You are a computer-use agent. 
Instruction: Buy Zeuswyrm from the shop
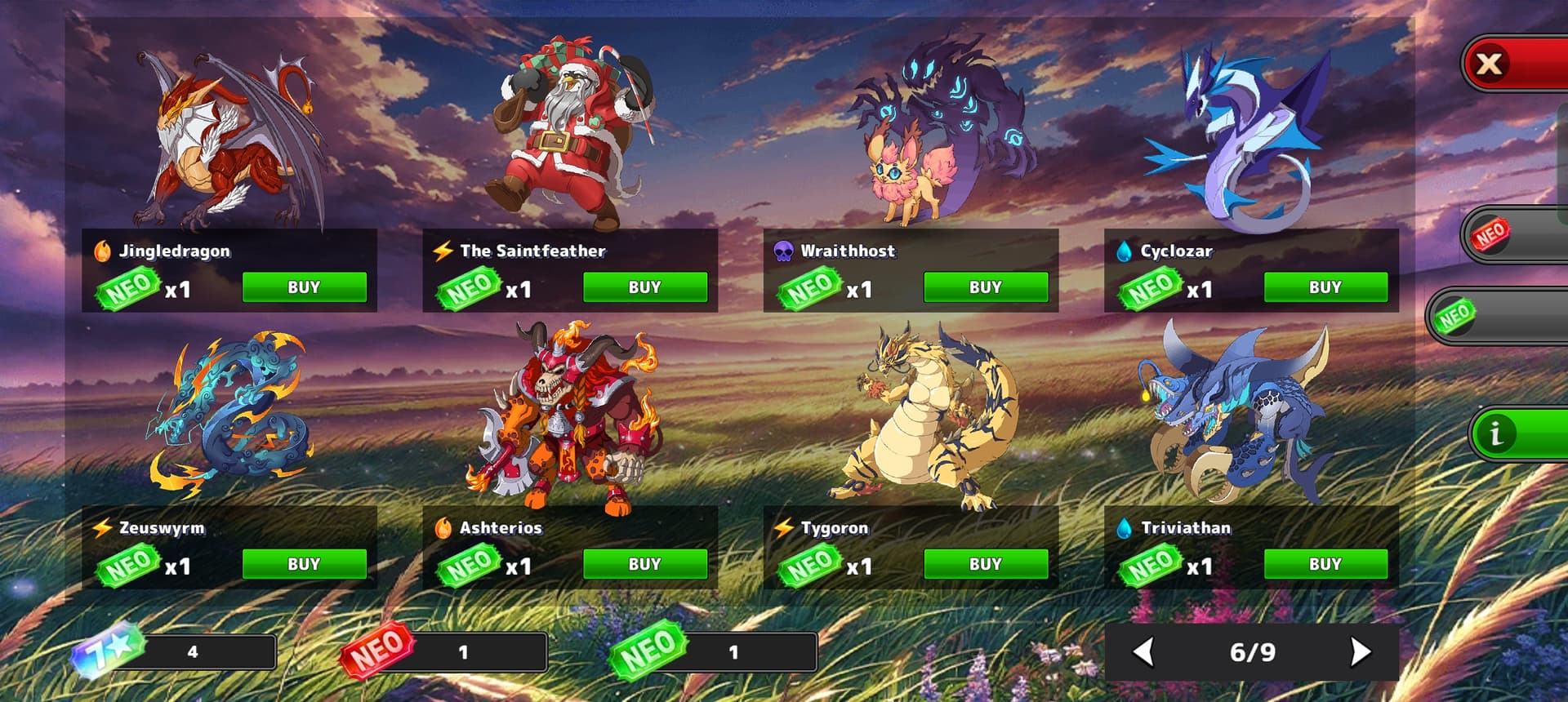[304, 564]
